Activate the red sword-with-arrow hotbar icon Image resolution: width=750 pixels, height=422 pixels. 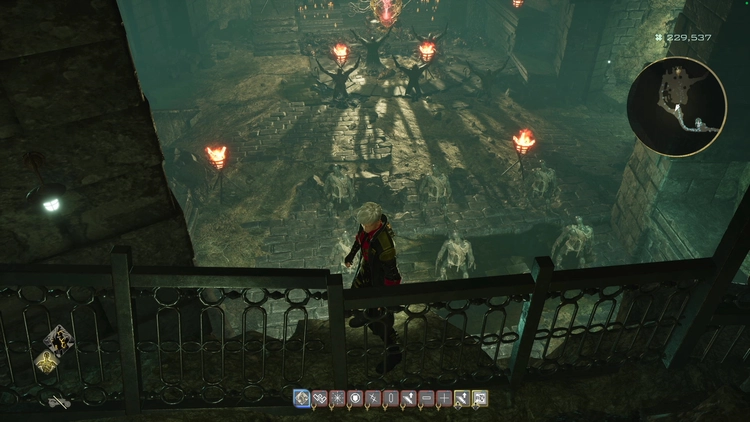pyautogui.click(x=409, y=398)
